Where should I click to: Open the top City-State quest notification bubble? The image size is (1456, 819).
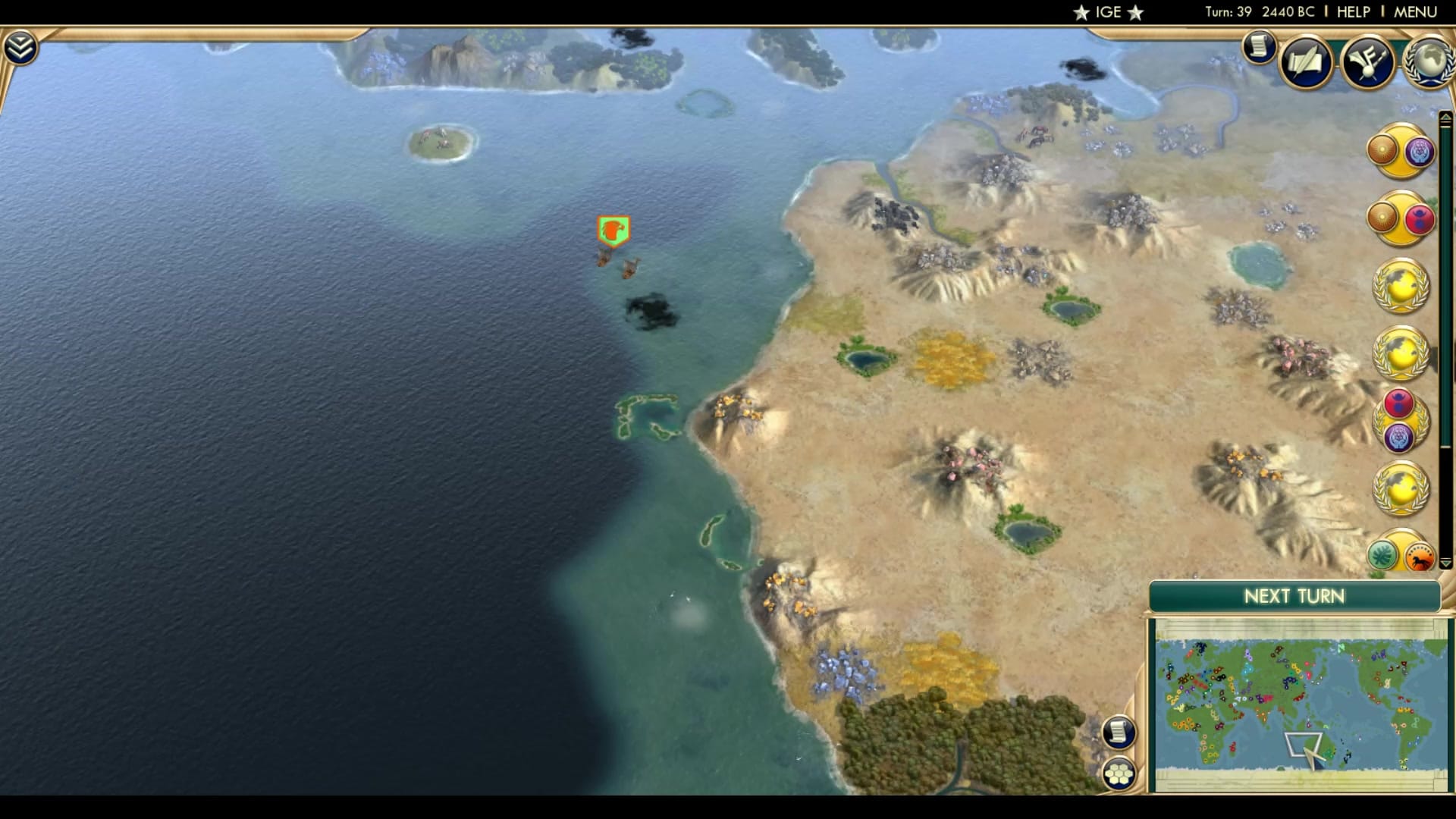(x=1402, y=152)
